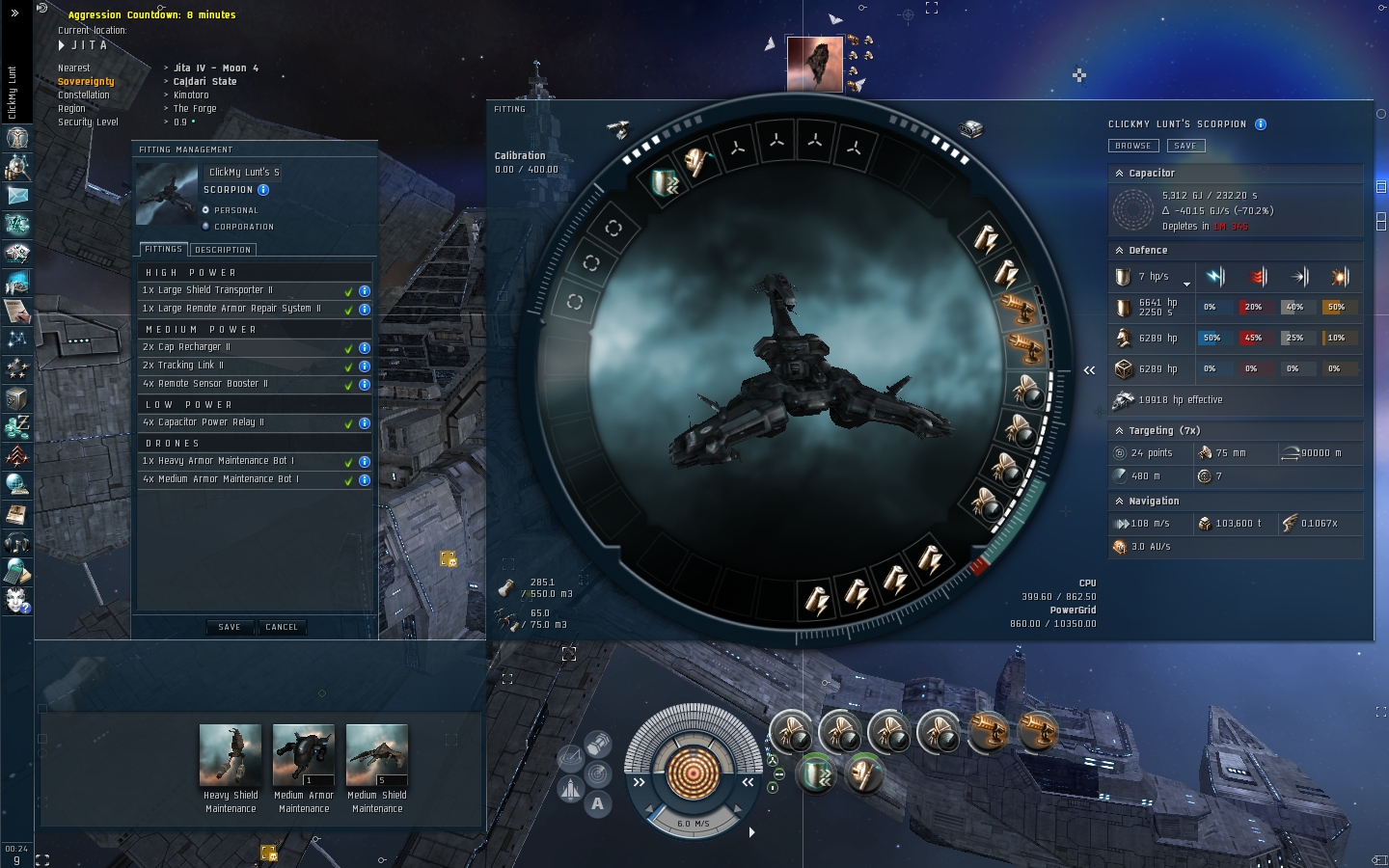Select the Personal fitting option
1389x868 pixels.
[x=206, y=210]
